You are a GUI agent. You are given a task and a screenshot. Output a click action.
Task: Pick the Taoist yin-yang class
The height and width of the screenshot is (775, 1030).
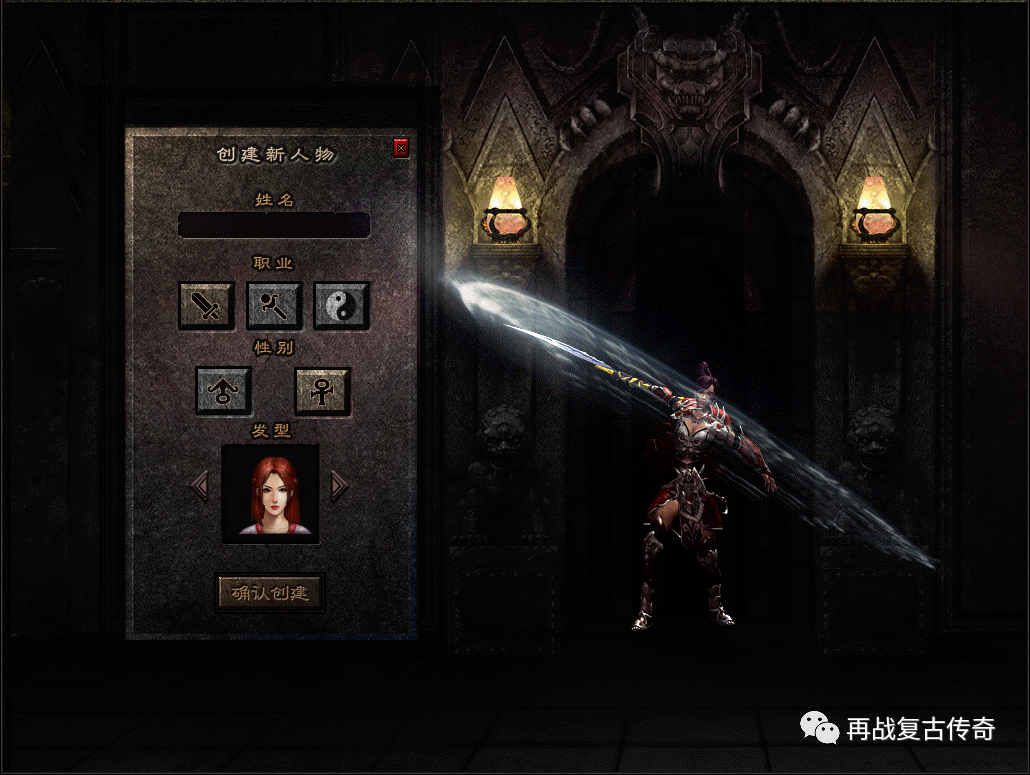(342, 305)
